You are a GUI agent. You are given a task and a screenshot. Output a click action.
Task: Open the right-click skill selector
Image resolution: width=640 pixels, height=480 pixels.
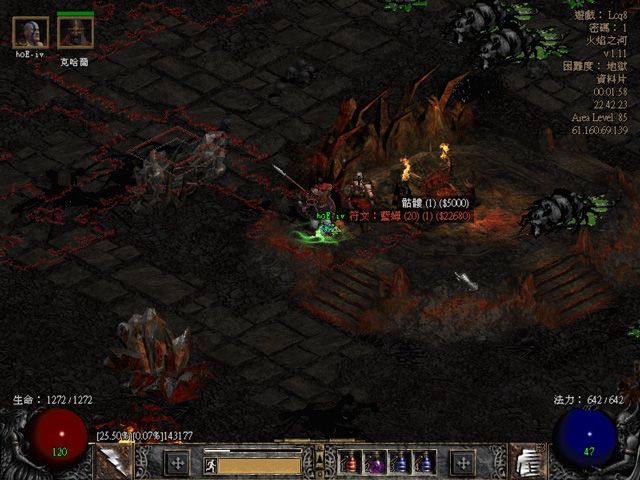click(462, 463)
